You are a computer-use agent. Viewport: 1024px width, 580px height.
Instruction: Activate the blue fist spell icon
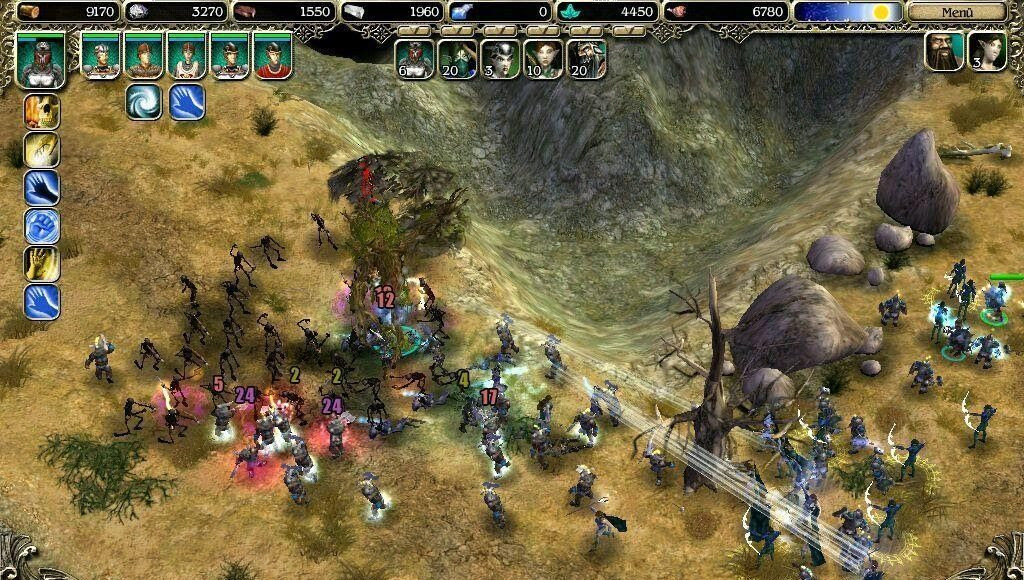point(42,226)
